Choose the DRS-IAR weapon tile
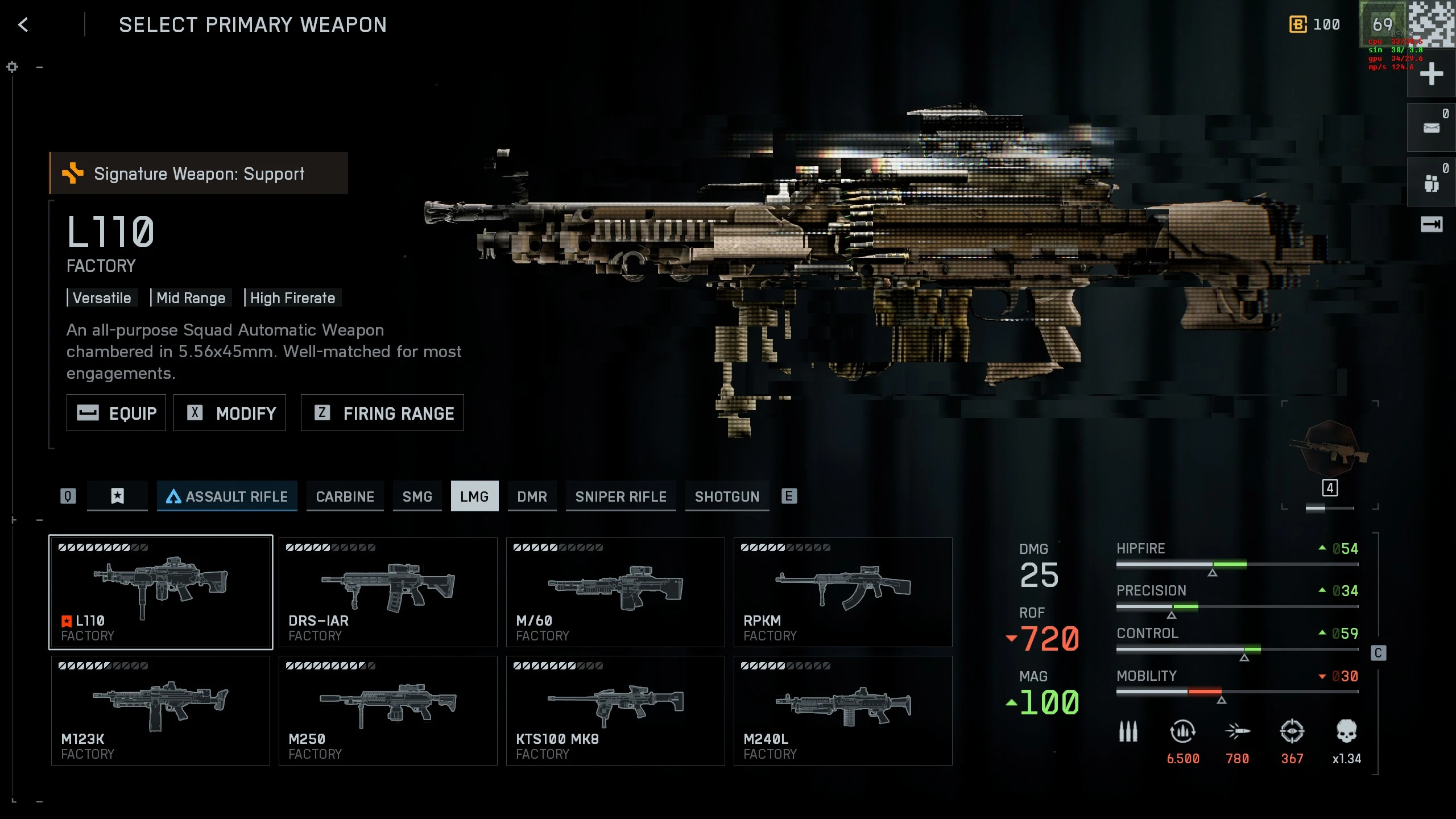 pyautogui.click(x=388, y=592)
